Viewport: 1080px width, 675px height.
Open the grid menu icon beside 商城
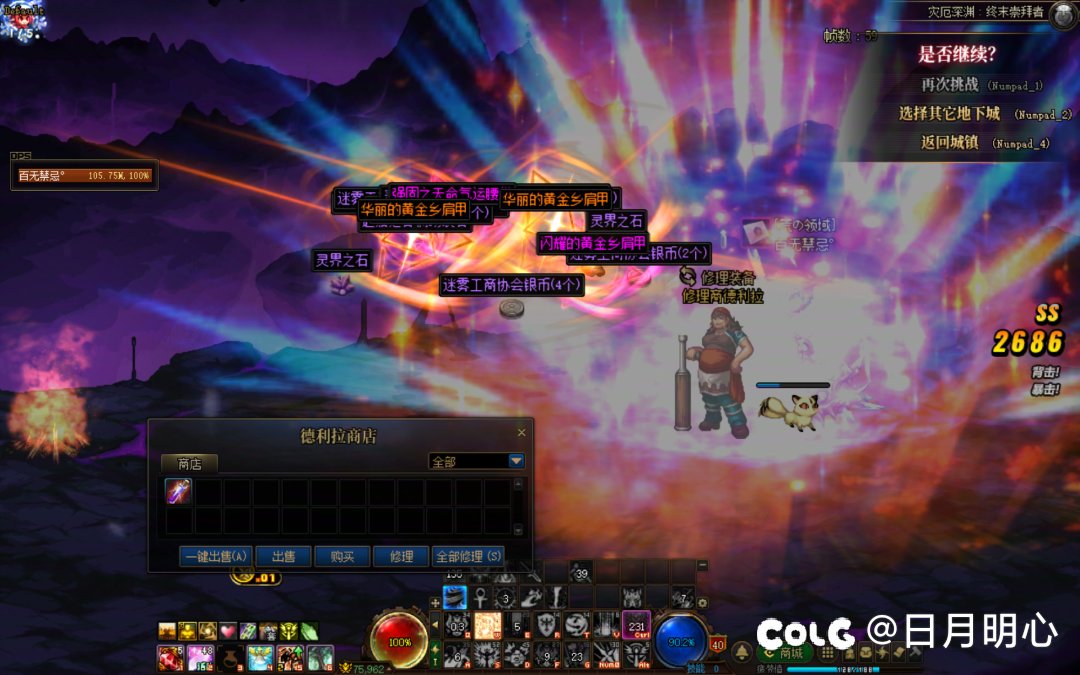827,653
